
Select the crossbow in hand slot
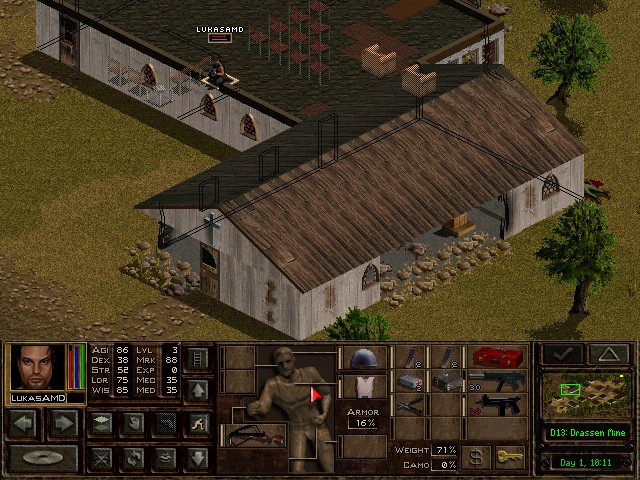tap(252, 435)
